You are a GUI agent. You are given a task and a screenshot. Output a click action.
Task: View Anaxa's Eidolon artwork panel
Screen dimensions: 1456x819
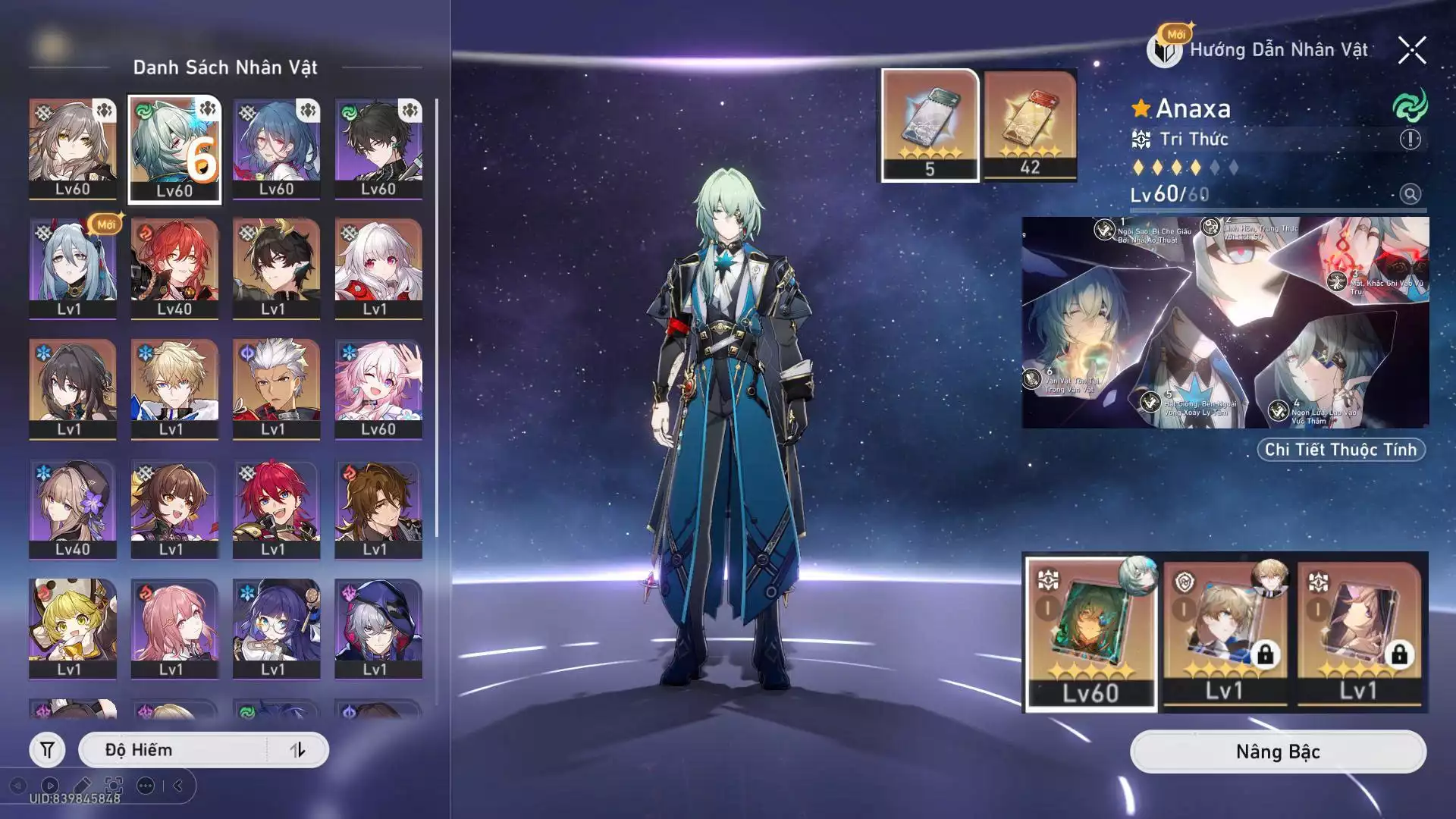(x=1225, y=322)
